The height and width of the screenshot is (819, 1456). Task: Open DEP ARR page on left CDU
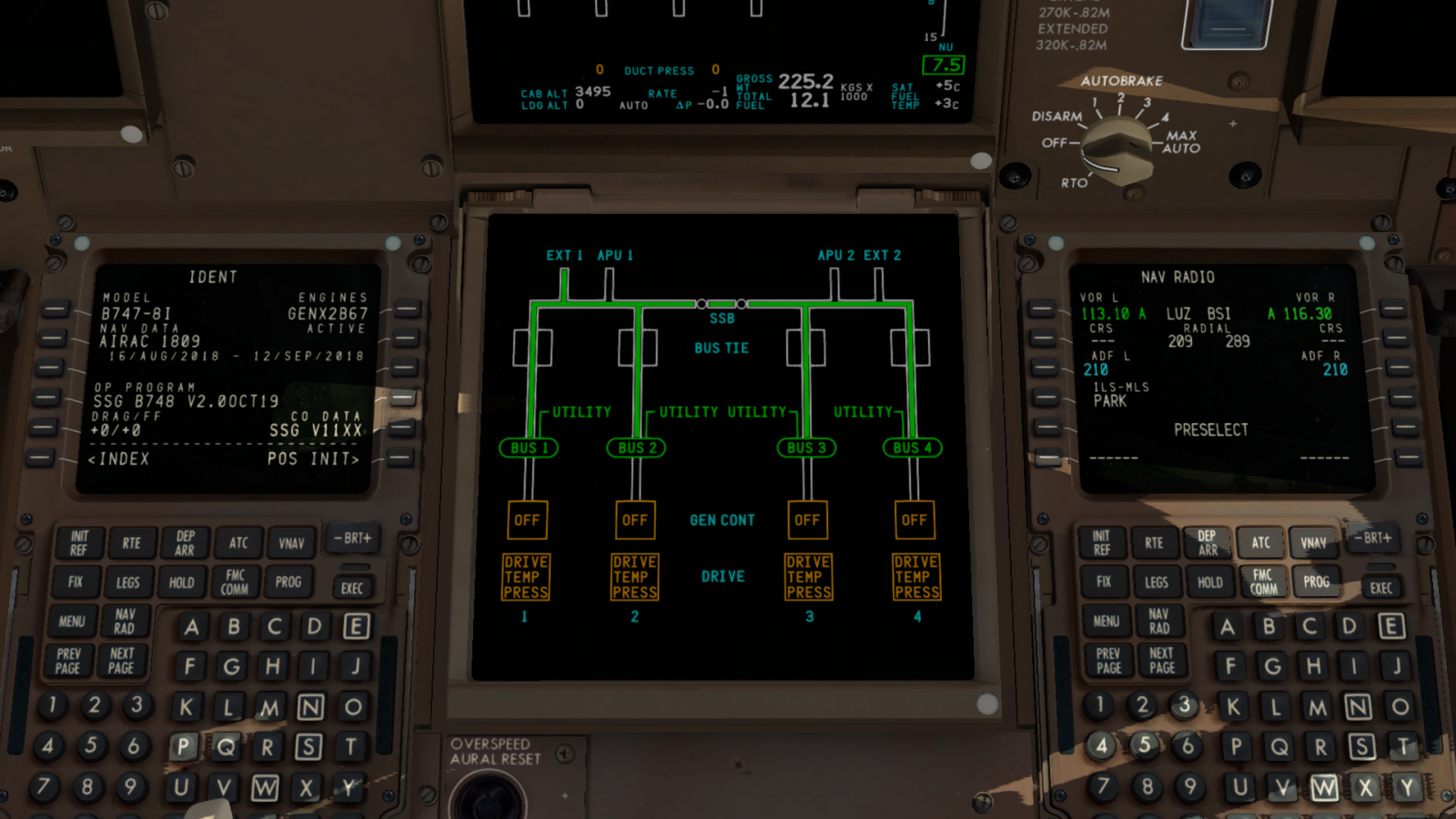pyautogui.click(x=185, y=543)
